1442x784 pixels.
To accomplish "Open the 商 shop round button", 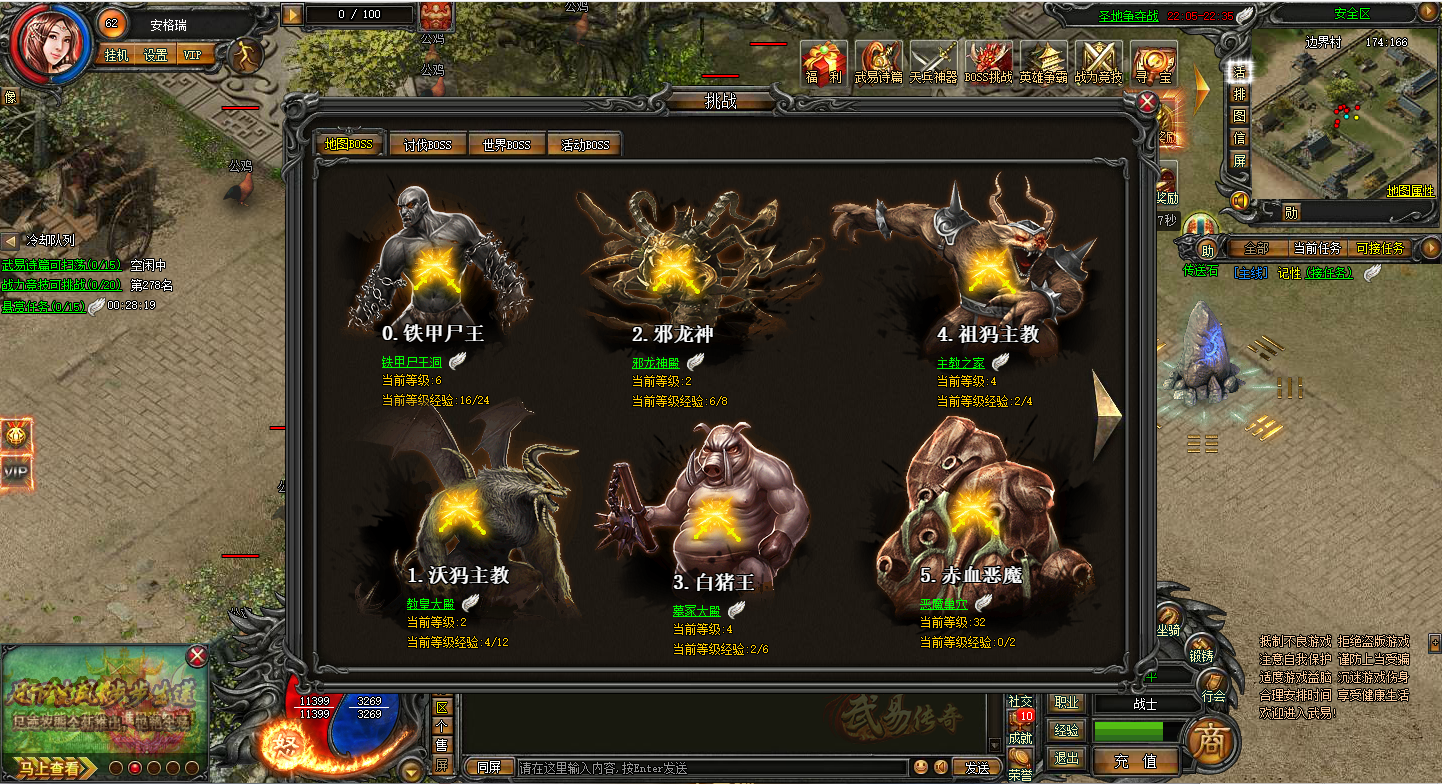I will [x=1210, y=743].
